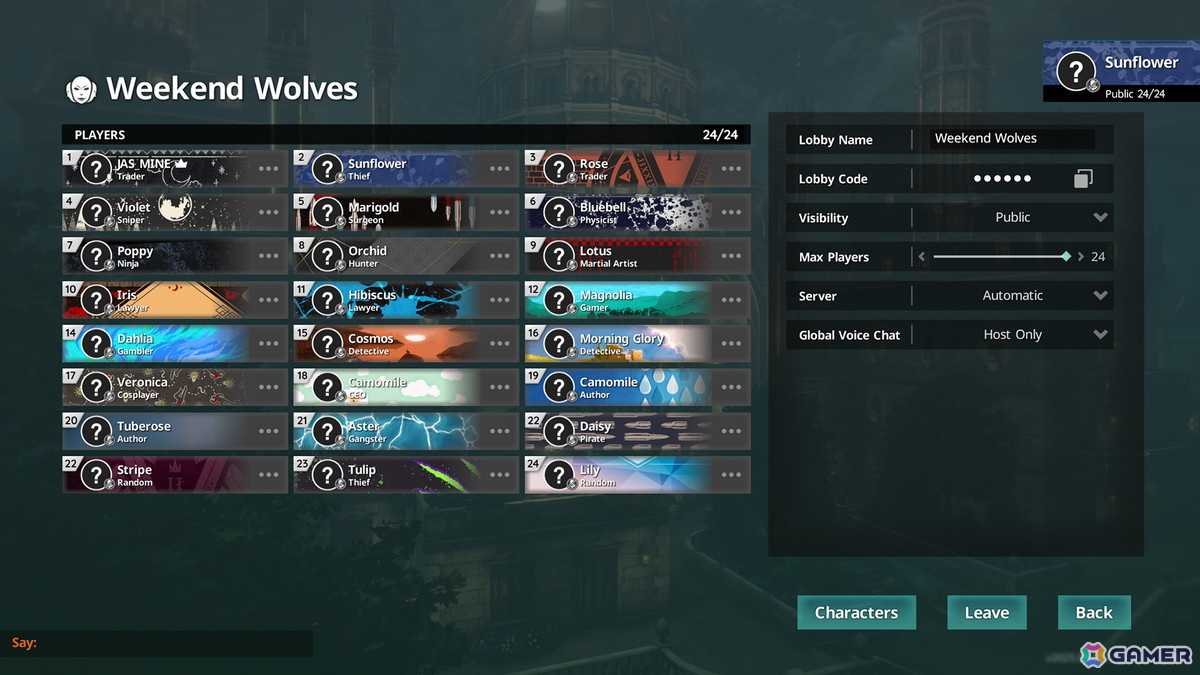Select player Marigold the Surgeon
The image size is (1200, 675).
390,213
